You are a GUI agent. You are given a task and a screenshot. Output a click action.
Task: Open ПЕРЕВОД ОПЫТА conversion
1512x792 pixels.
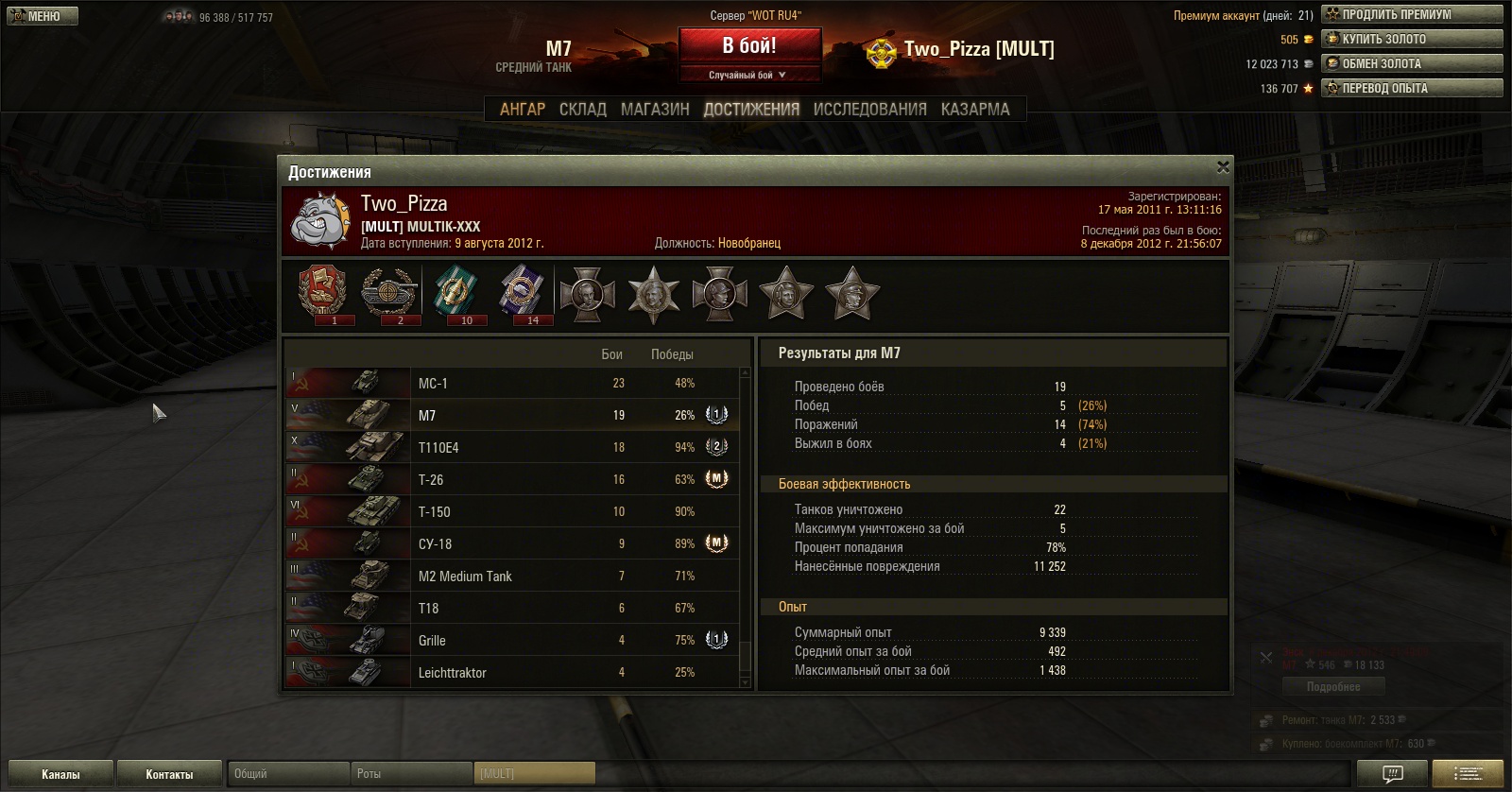(1411, 88)
